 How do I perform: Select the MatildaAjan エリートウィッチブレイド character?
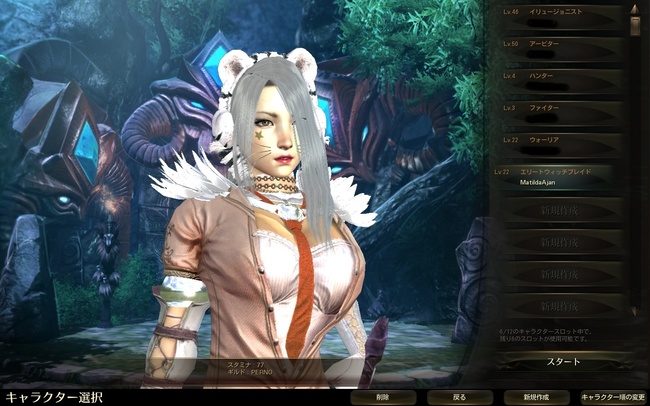click(x=557, y=177)
